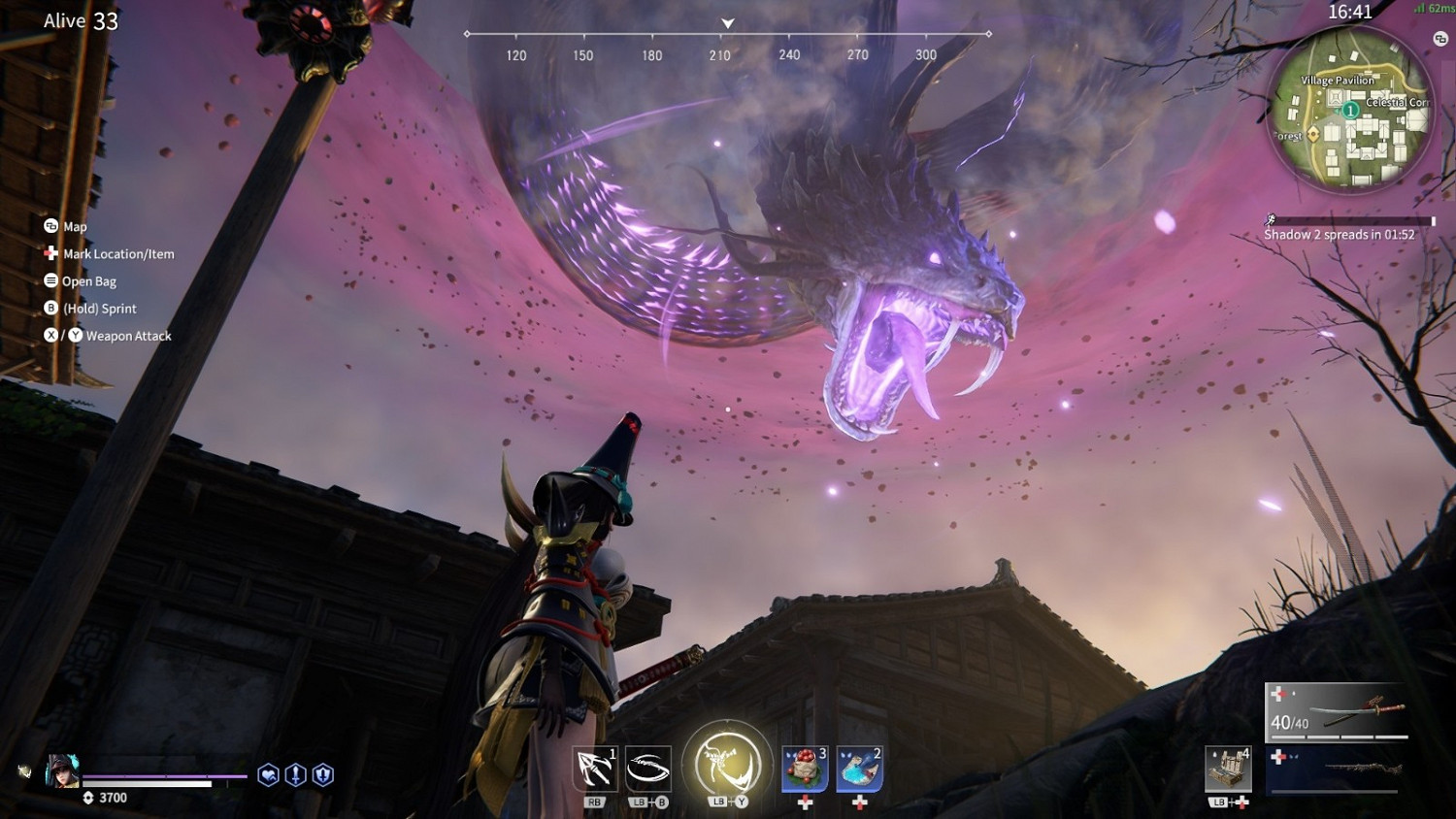Activate the curved slash skill icon

(648, 770)
